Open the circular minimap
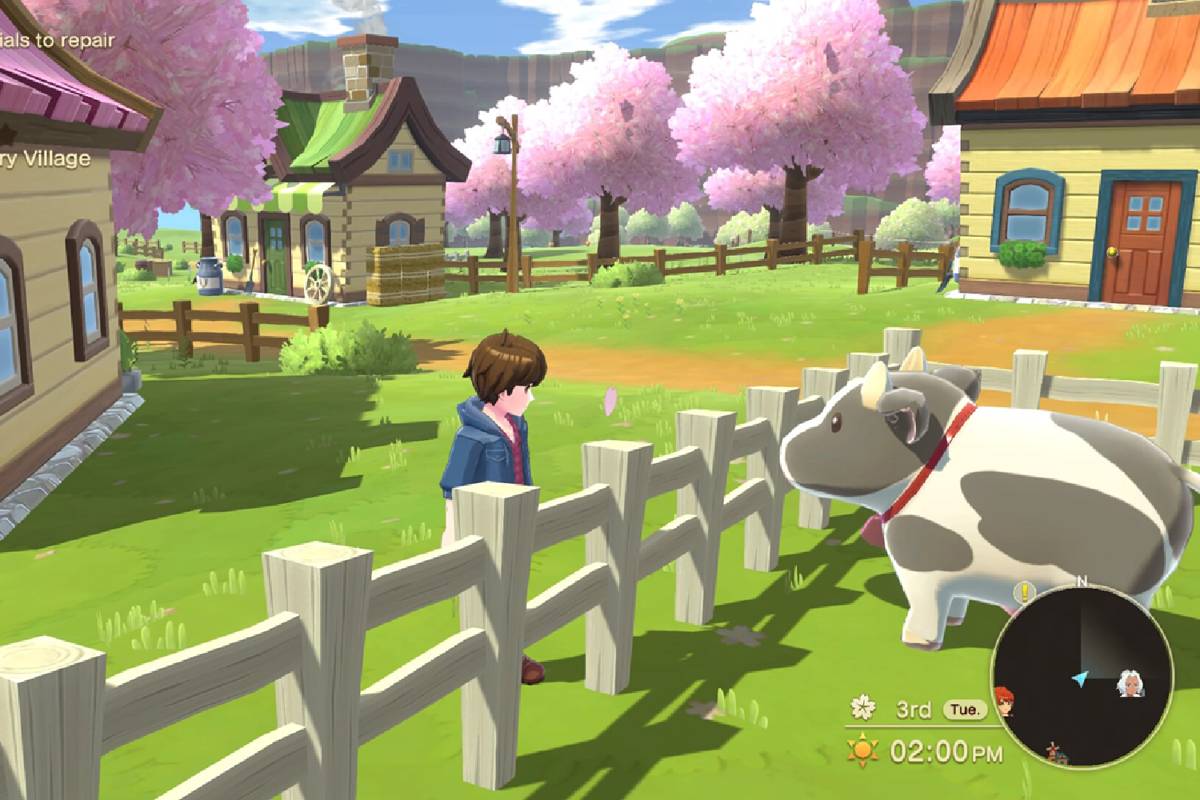Screen dimensions: 1200x800 pyautogui.click(x=1081, y=676)
